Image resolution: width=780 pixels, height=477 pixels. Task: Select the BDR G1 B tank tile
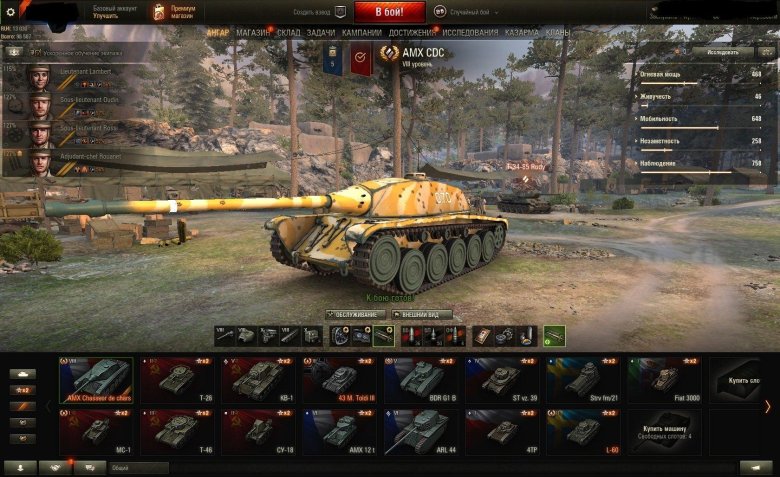(x=421, y=379)
